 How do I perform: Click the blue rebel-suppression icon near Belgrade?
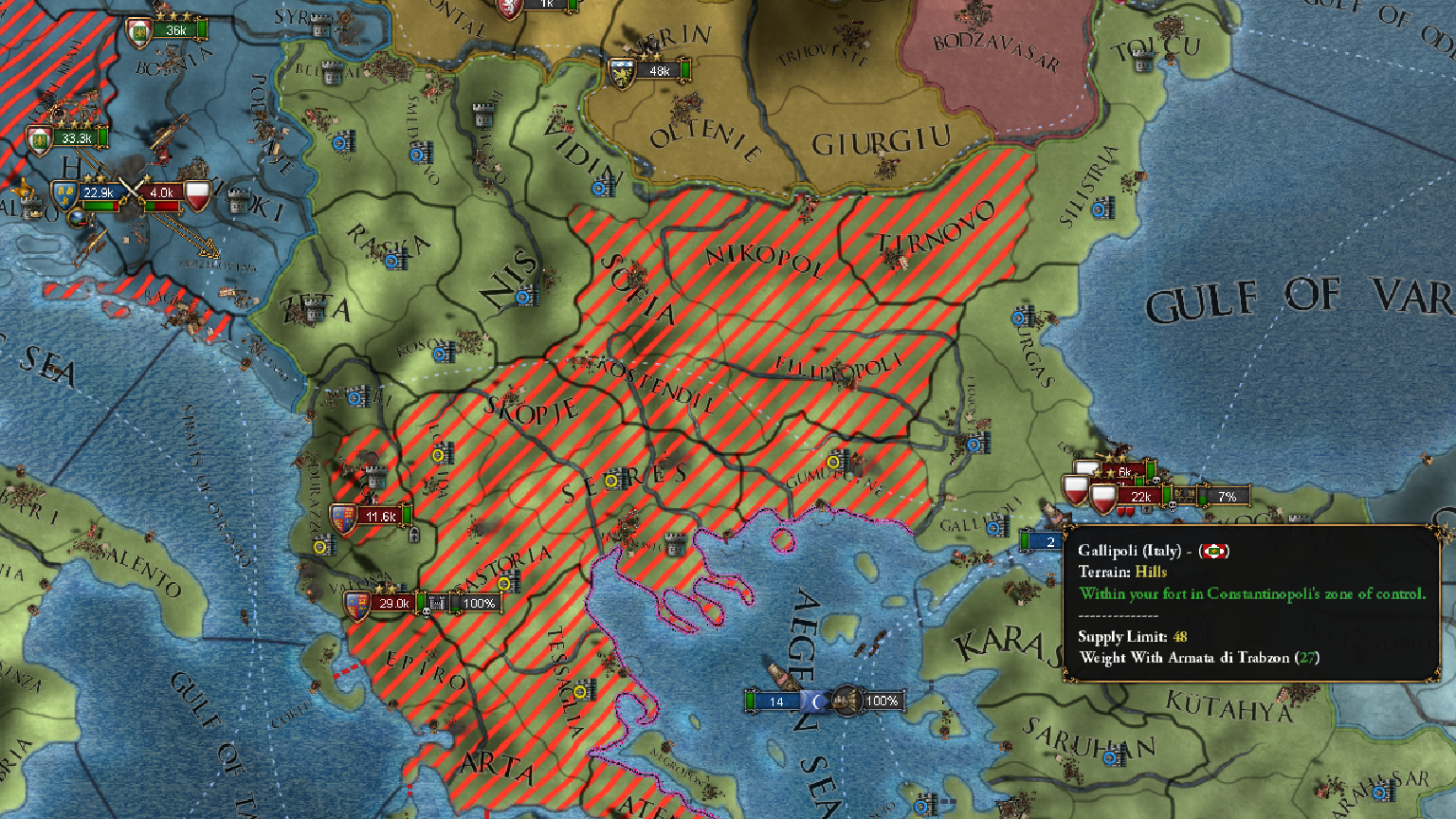[x=339, y=143]
